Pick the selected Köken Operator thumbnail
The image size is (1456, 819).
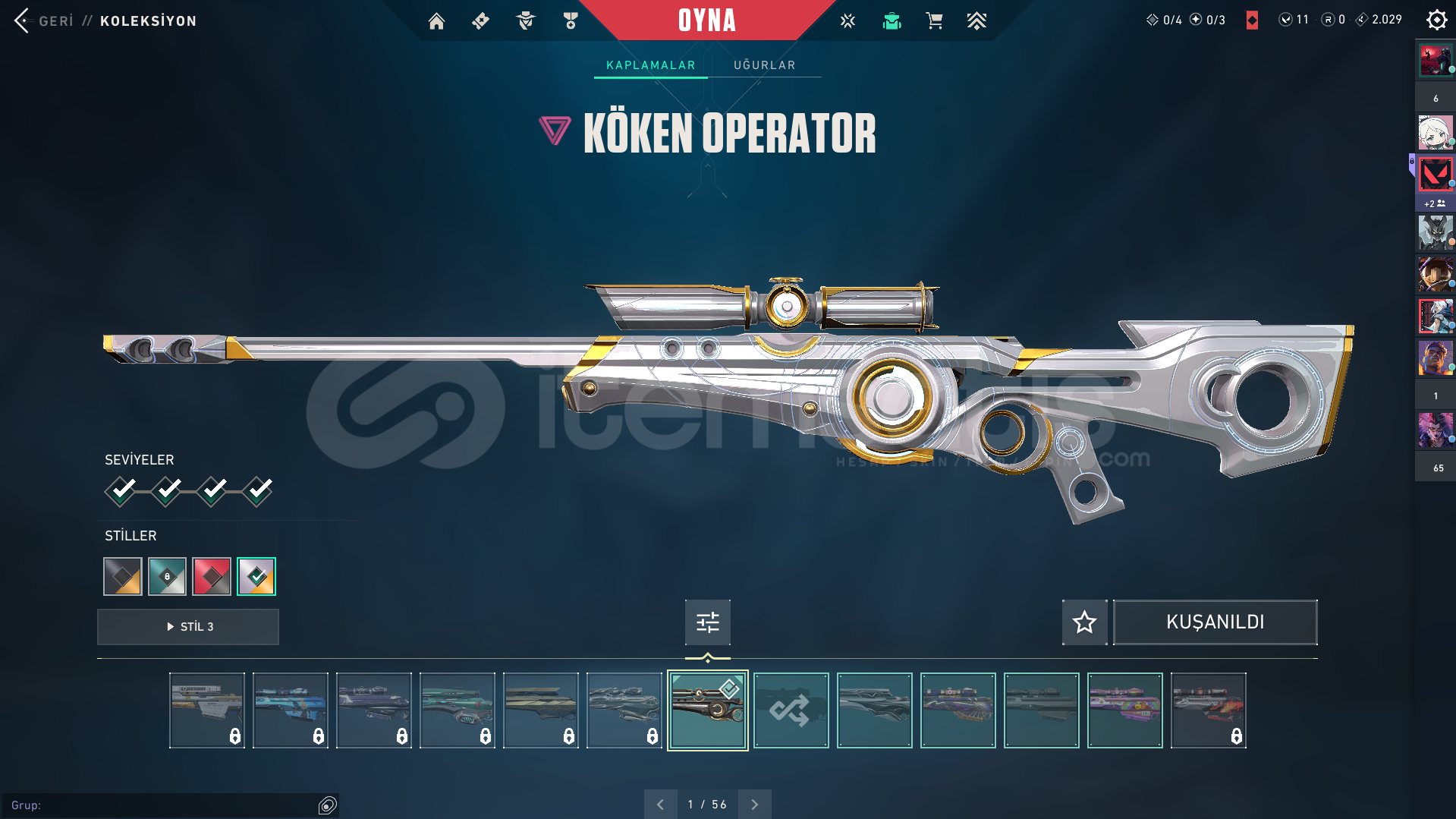click(707, 710)
